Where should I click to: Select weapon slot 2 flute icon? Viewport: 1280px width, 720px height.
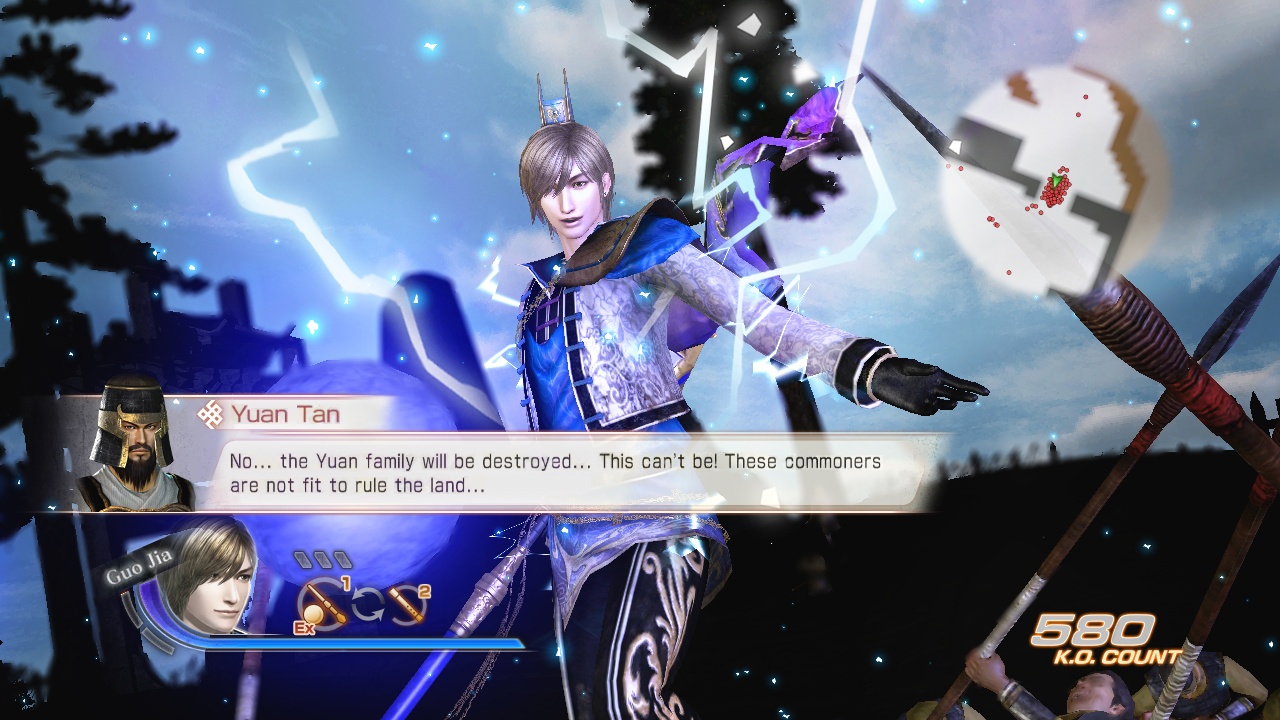click(x=407, y=603)
